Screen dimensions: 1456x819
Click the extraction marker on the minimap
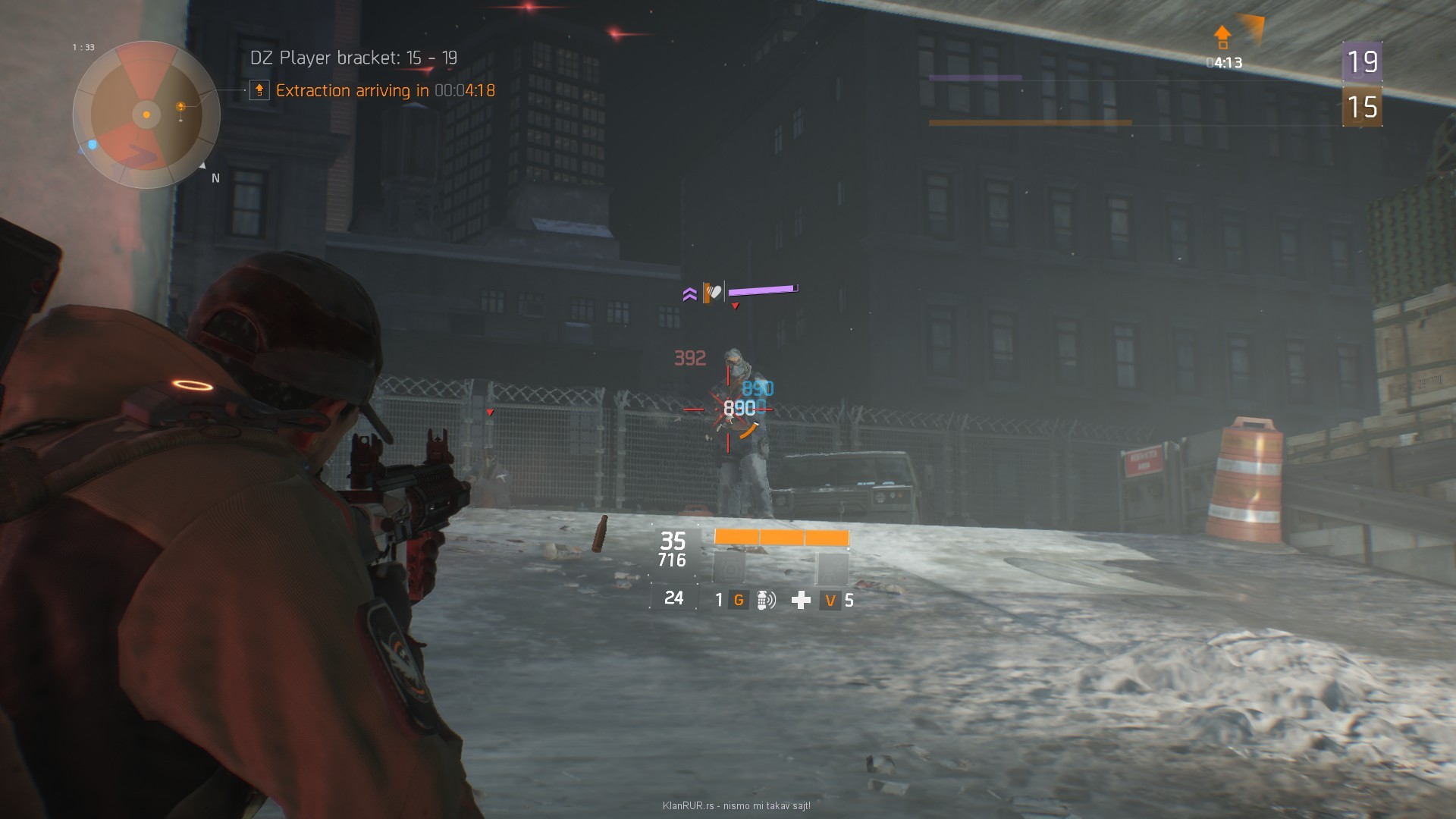(180, 107)
